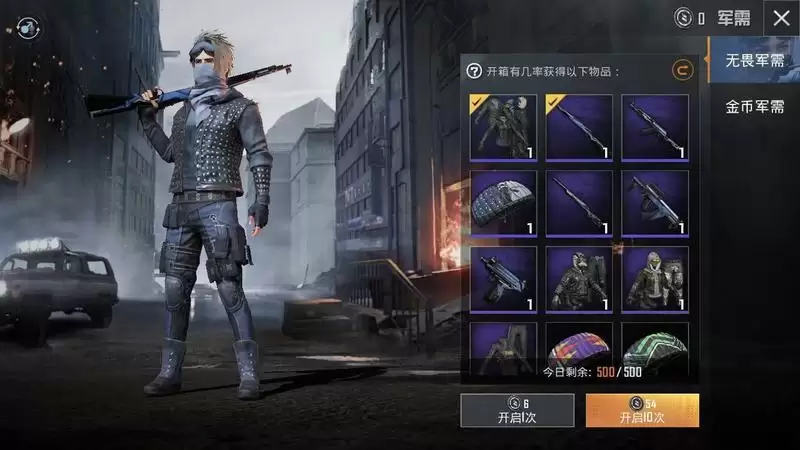Click the orange circular icon above item grid
Image resolution: width=800 pixels, height=450 pixels.
pos(682,70)
